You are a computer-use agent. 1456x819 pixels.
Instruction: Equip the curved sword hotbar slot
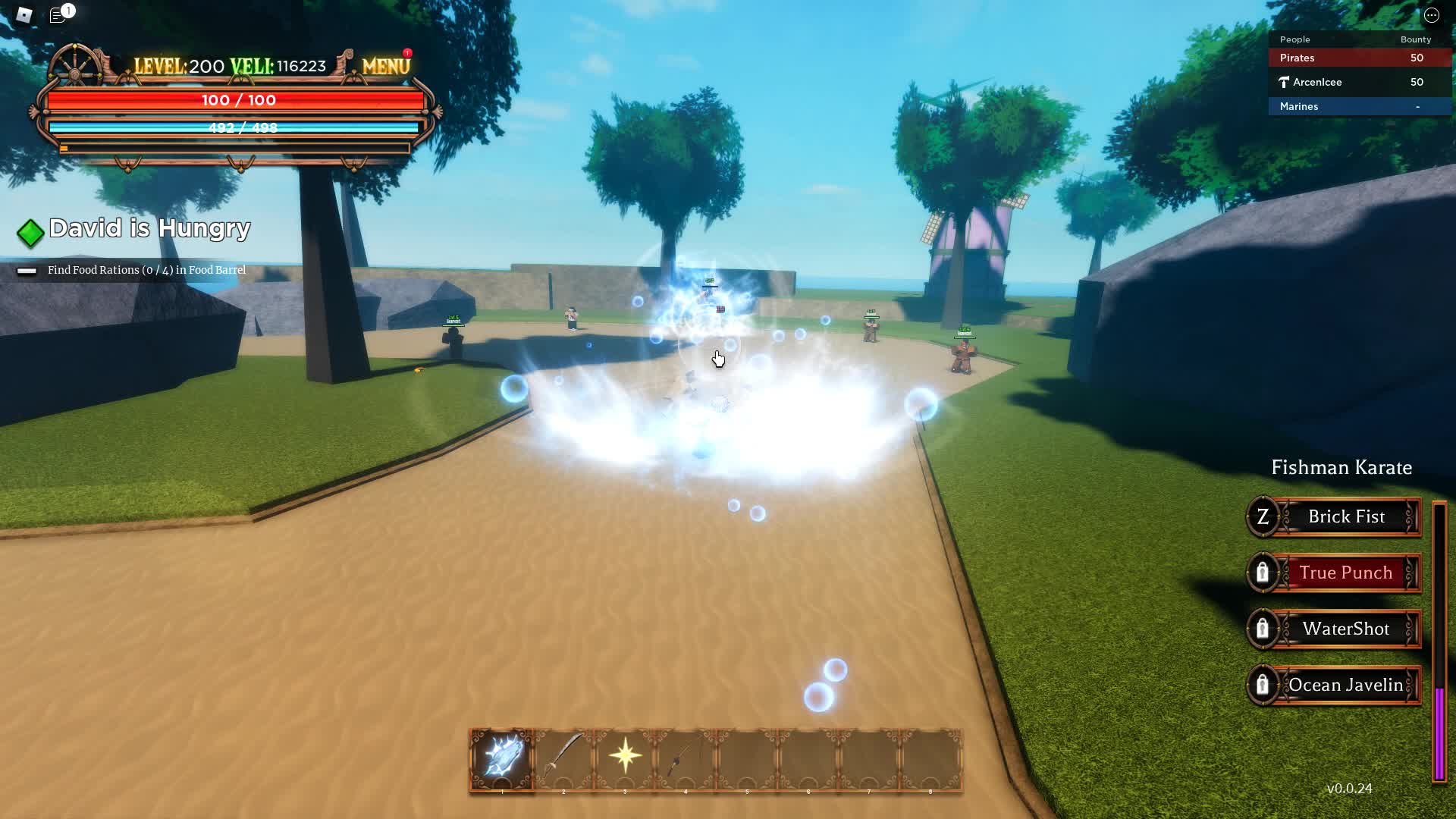coord(563,758)
